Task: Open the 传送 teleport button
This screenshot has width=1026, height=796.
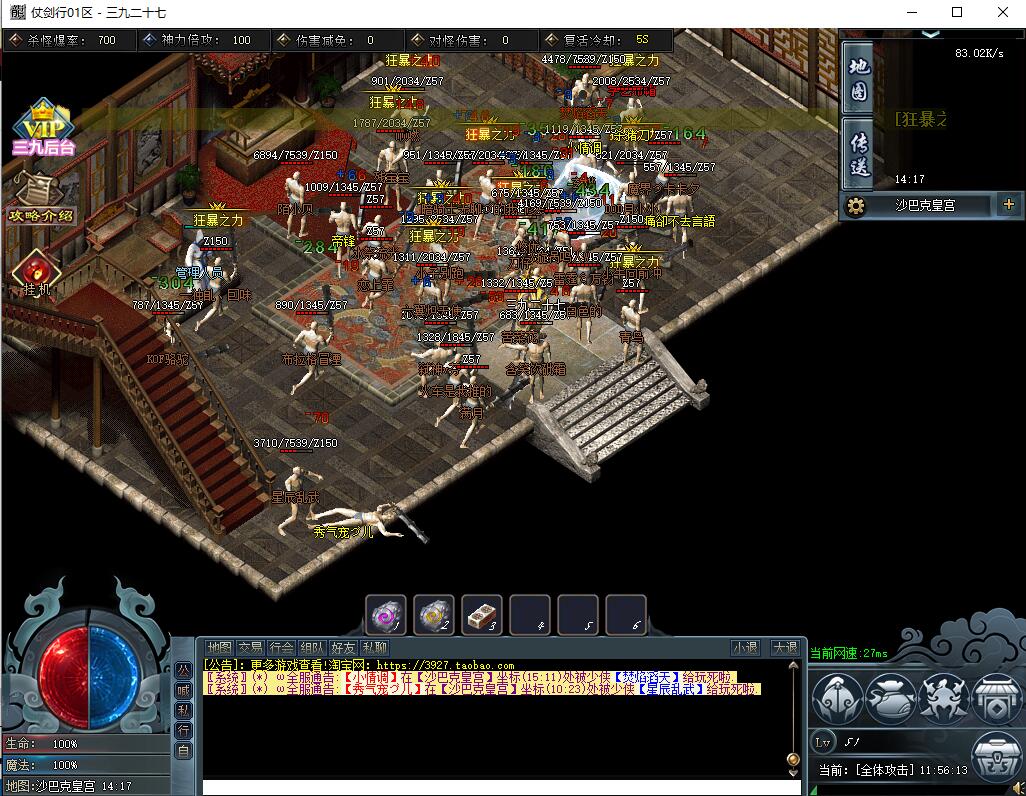Action: (x=858, y=152)
